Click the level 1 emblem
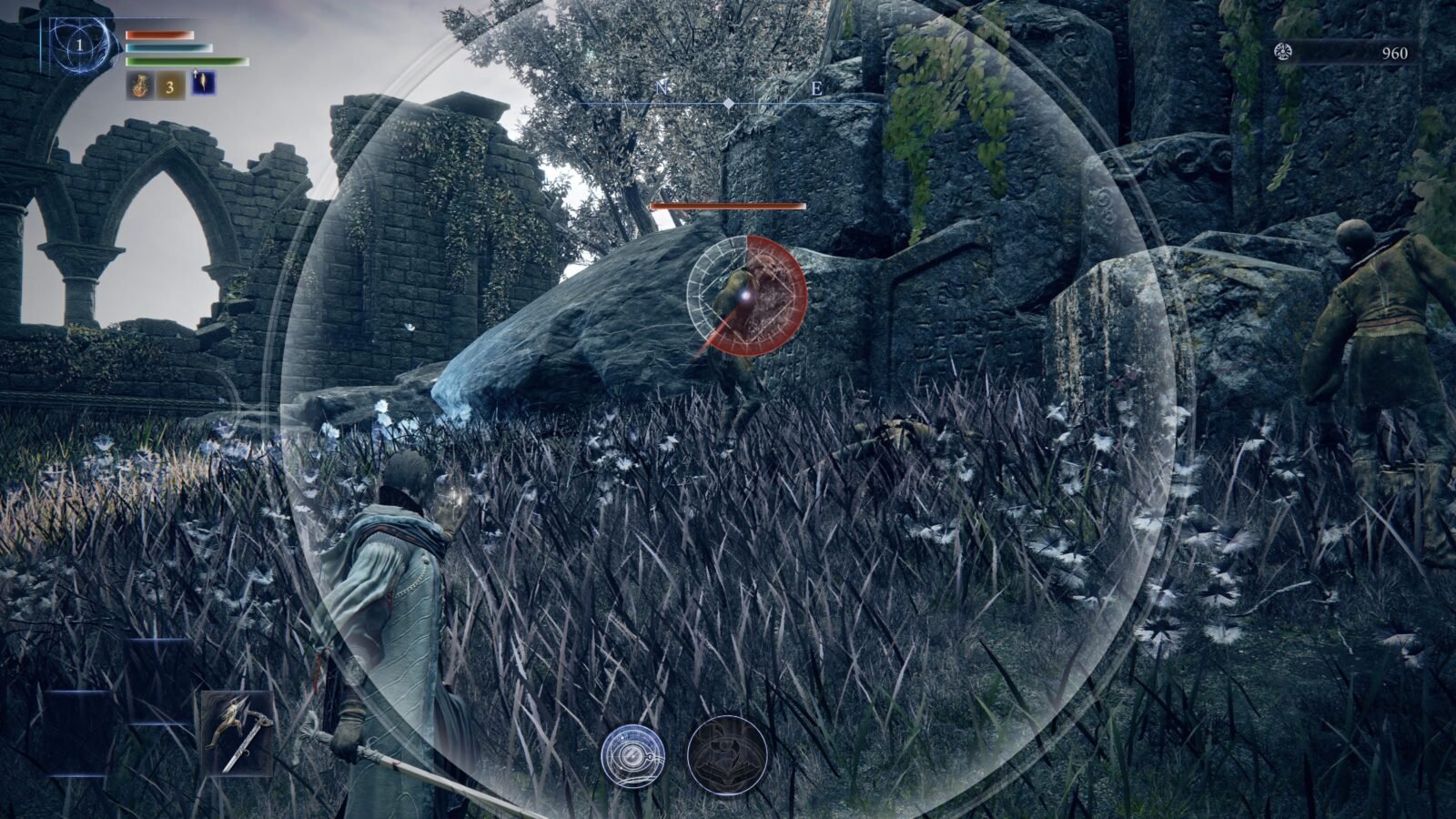The width and height of the screenshot is (1456, 819). pos(80,45)
